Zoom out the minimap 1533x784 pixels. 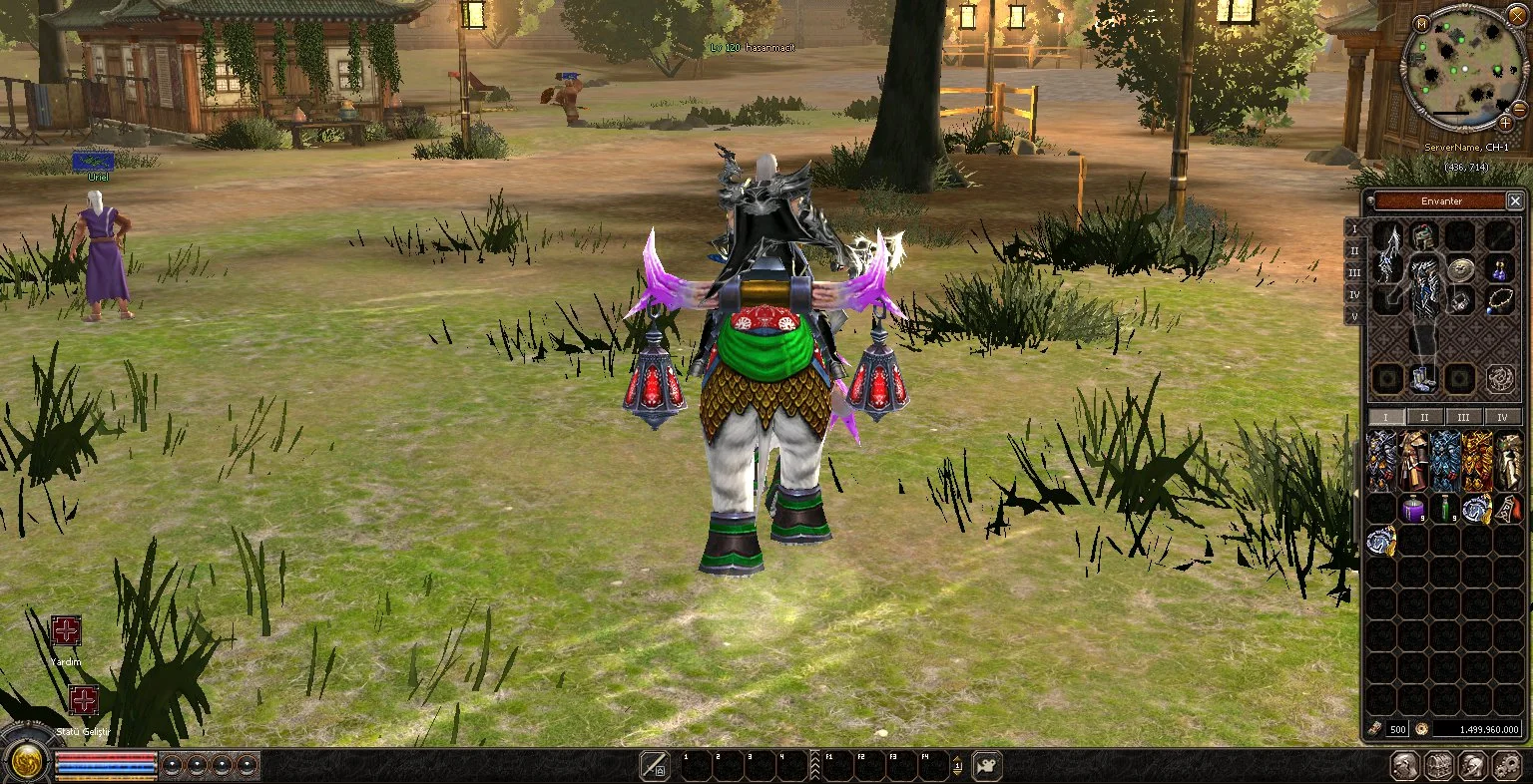[1519, 109]
